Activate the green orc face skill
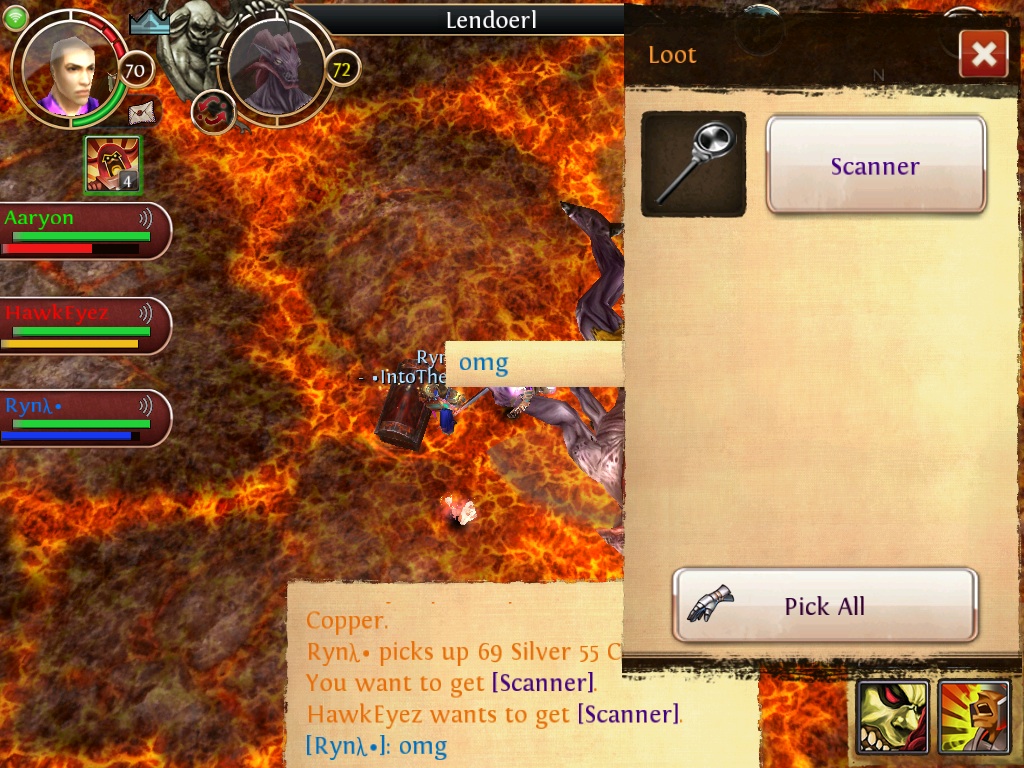Viewport: 1024px width, 768px height. tap(892, 716)
